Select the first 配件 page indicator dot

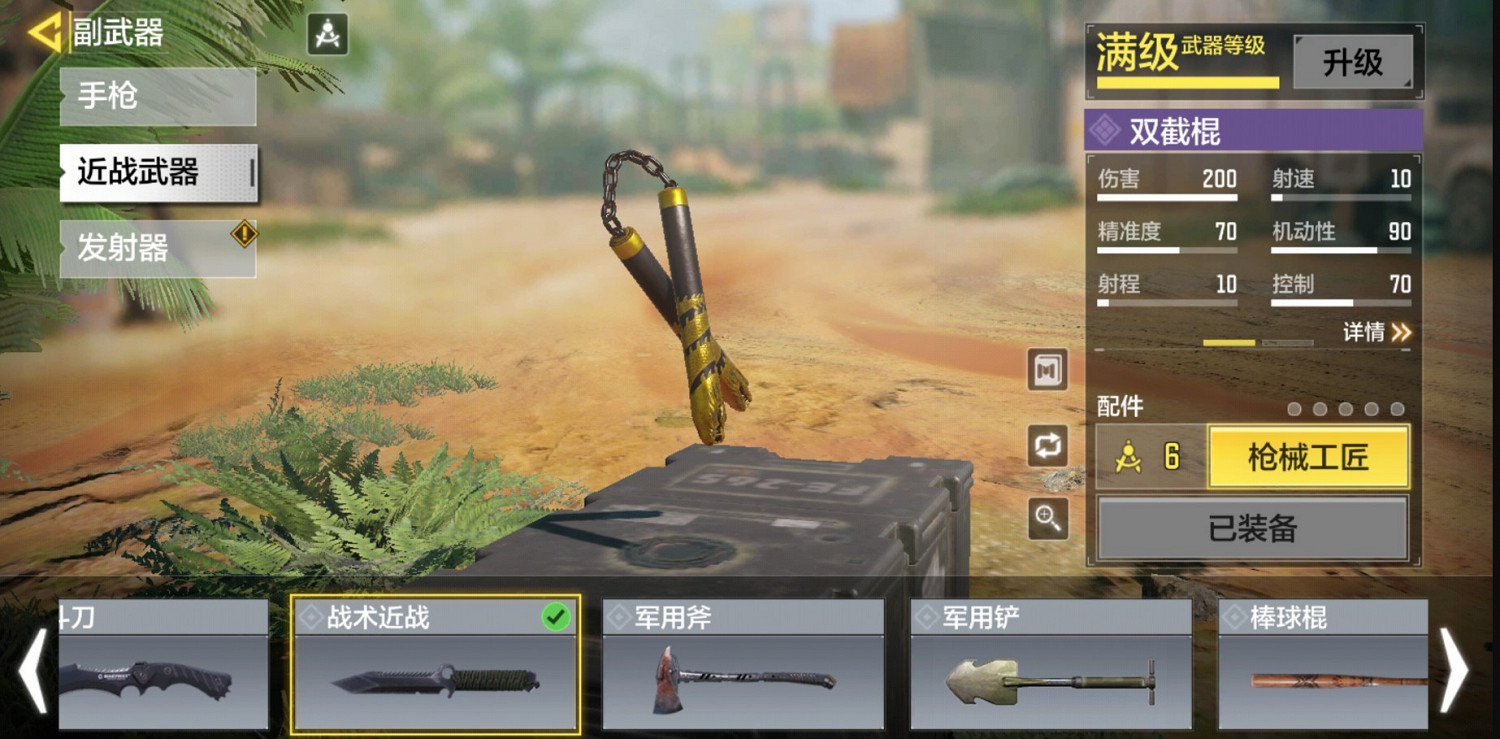pos(1292,408)
